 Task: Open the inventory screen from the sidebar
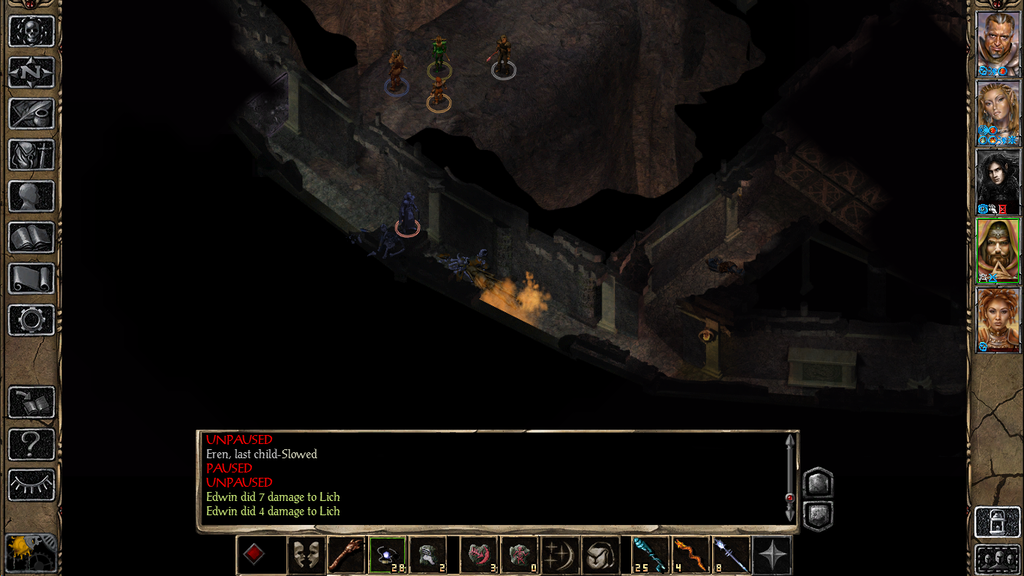tap(31, 154)
